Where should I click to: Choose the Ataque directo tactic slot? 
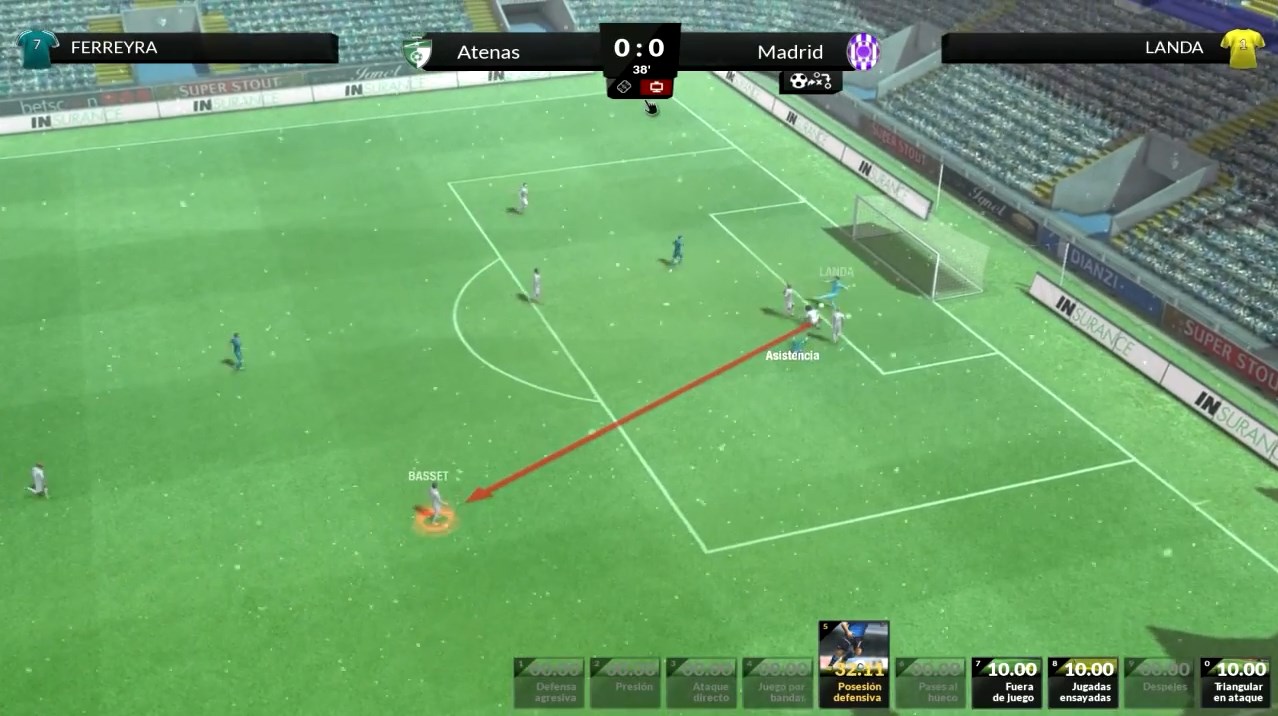point(701,681)
